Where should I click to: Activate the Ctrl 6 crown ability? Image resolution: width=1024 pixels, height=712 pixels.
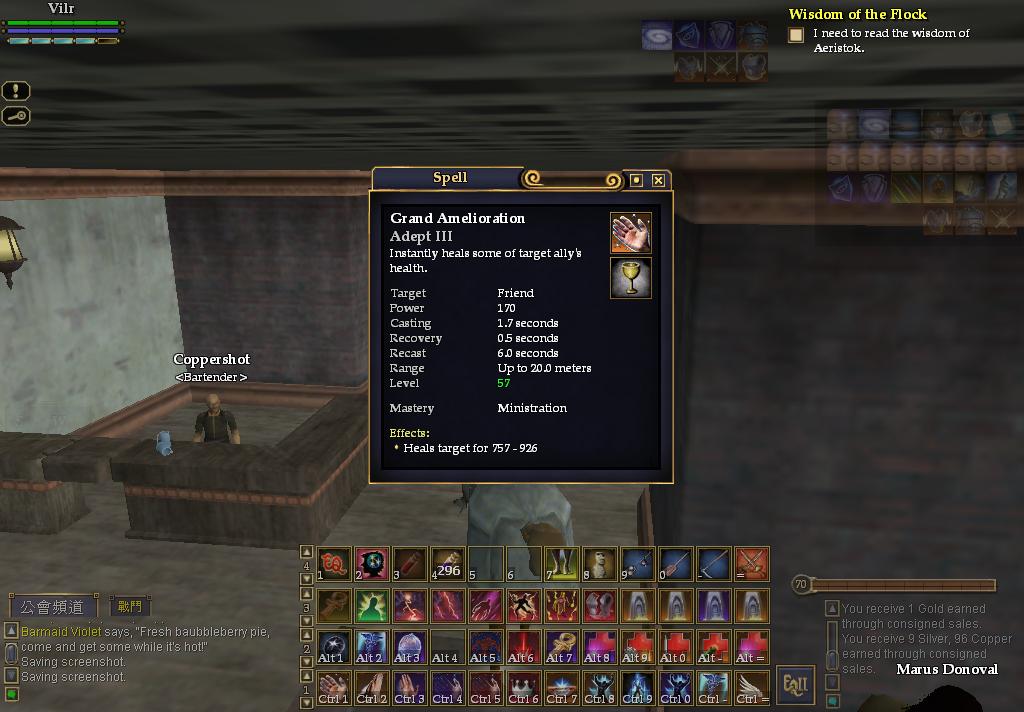click(523, 687)
